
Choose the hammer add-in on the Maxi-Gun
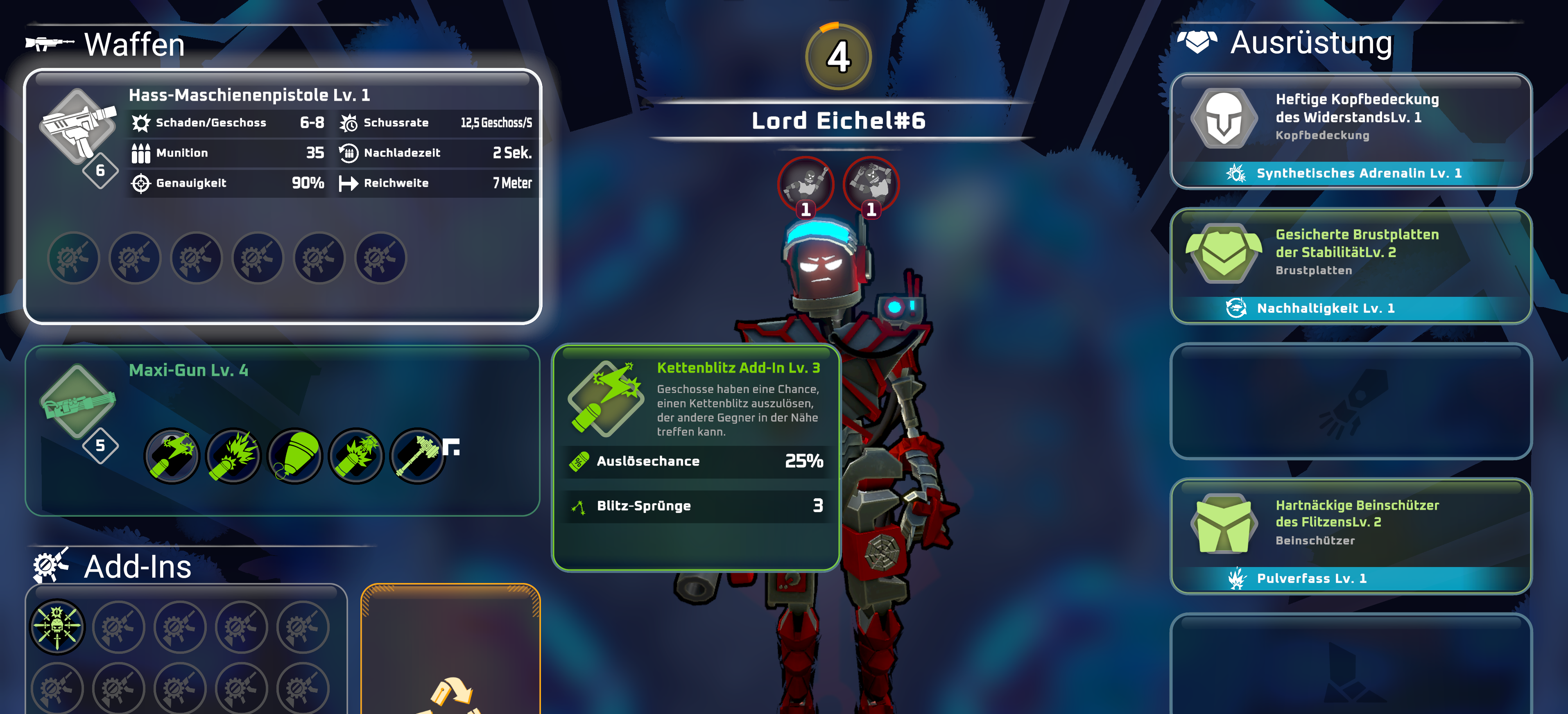pyautogui.click(x=418, y=455)
